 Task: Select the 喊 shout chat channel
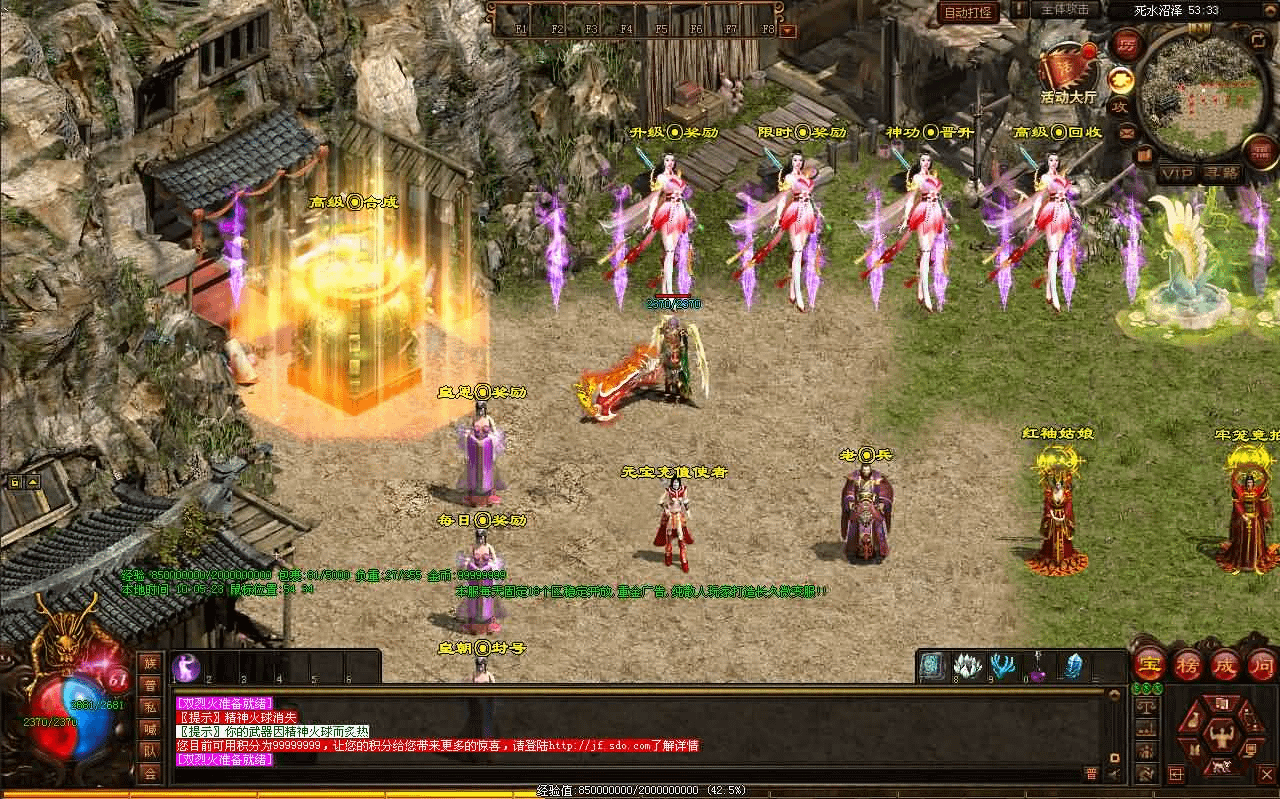coord(149,729)
